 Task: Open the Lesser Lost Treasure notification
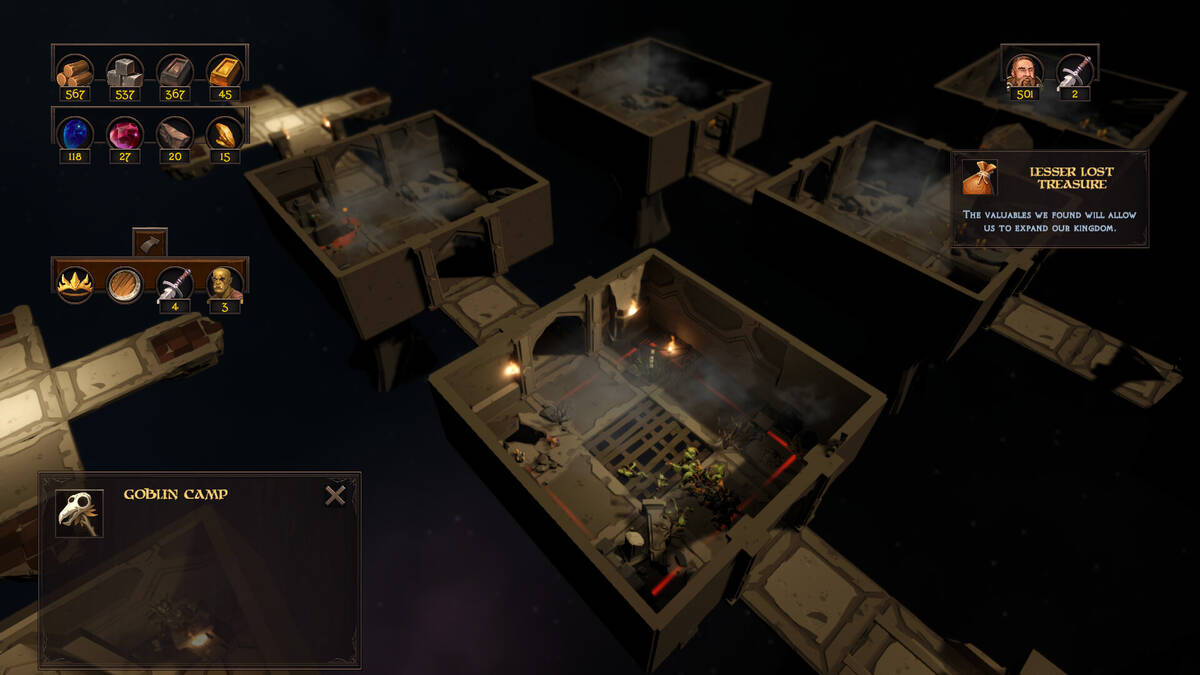[x=1049, y=199]
